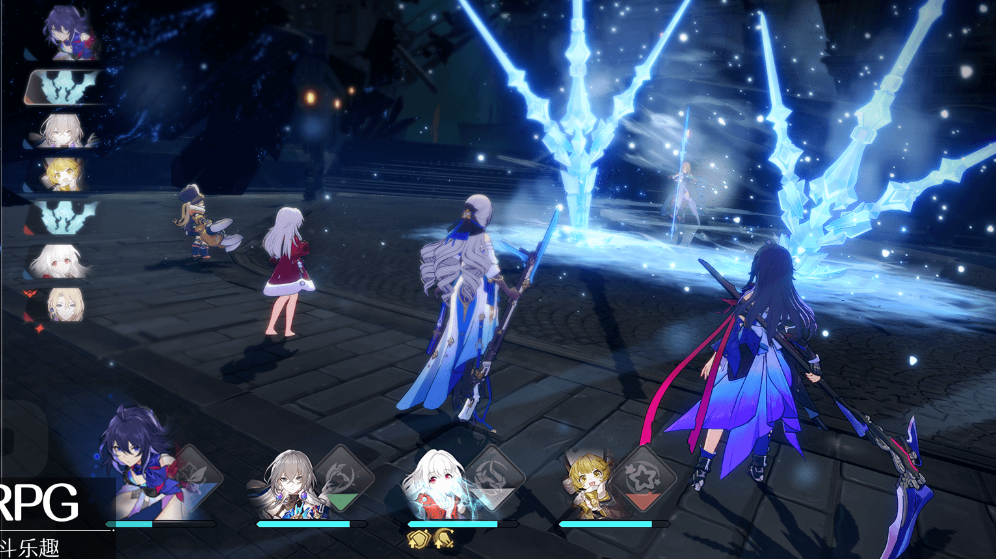The height and width of the screenshot is (559, 996).
Task: Click Seele's entry in the turn order
Action: [x=67, y=28]
